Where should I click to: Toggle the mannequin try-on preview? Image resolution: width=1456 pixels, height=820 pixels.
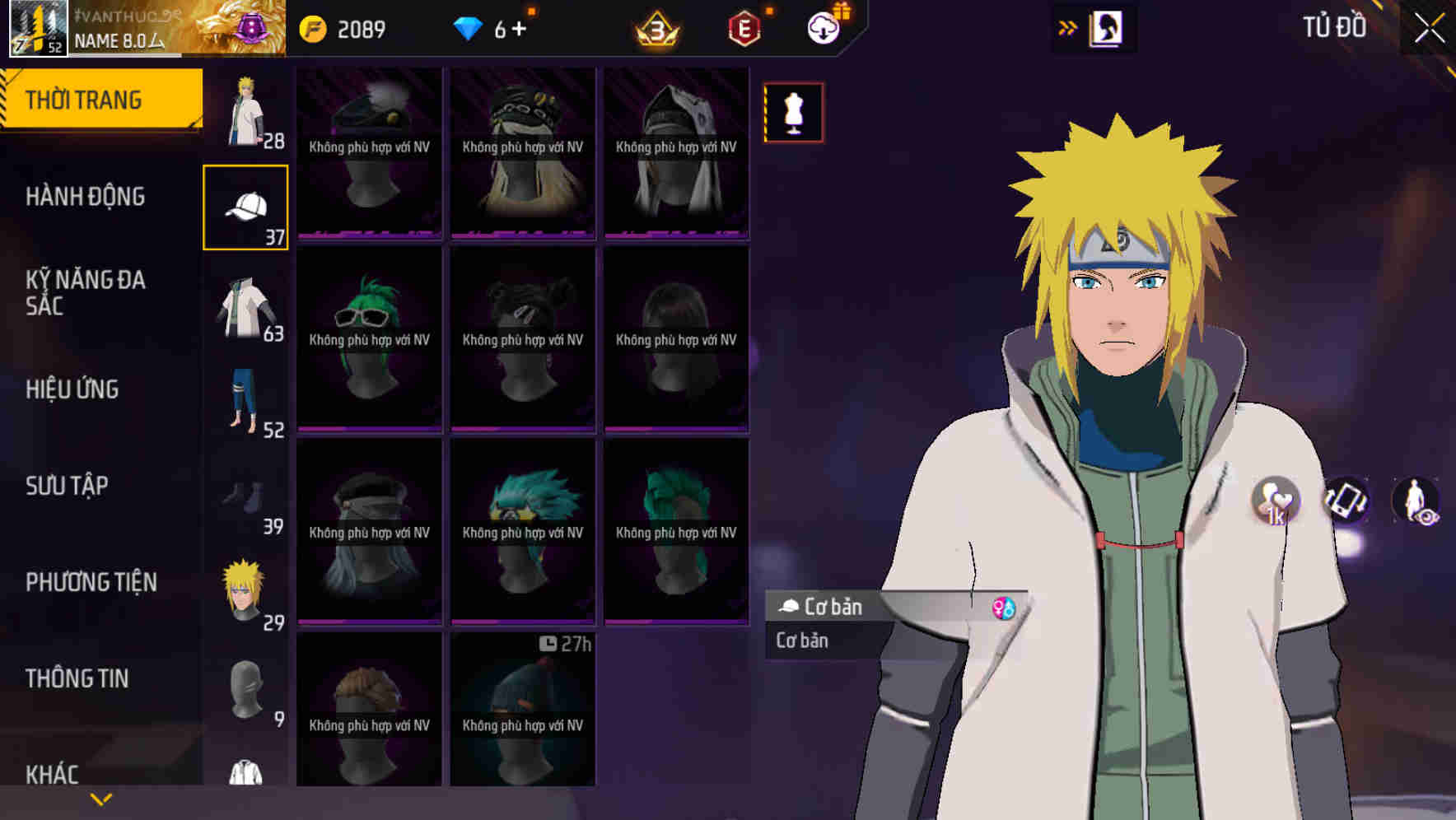(793, 113)
